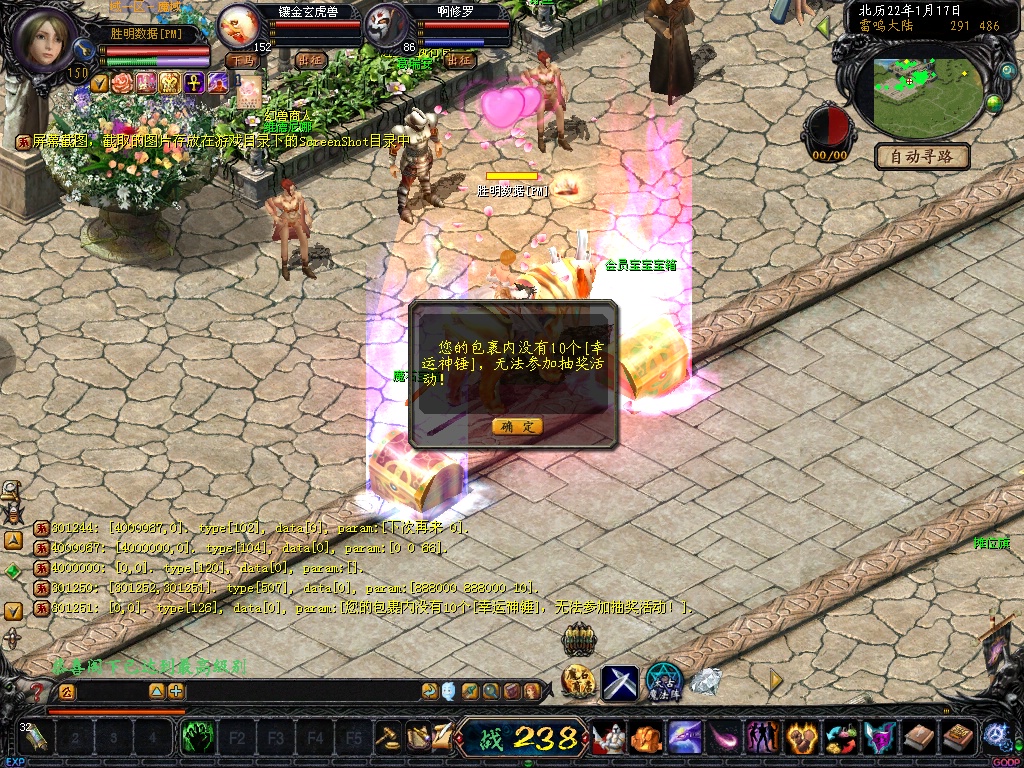
Task: Click the 下马 dismount button
Action: click(x=242, y=60)
